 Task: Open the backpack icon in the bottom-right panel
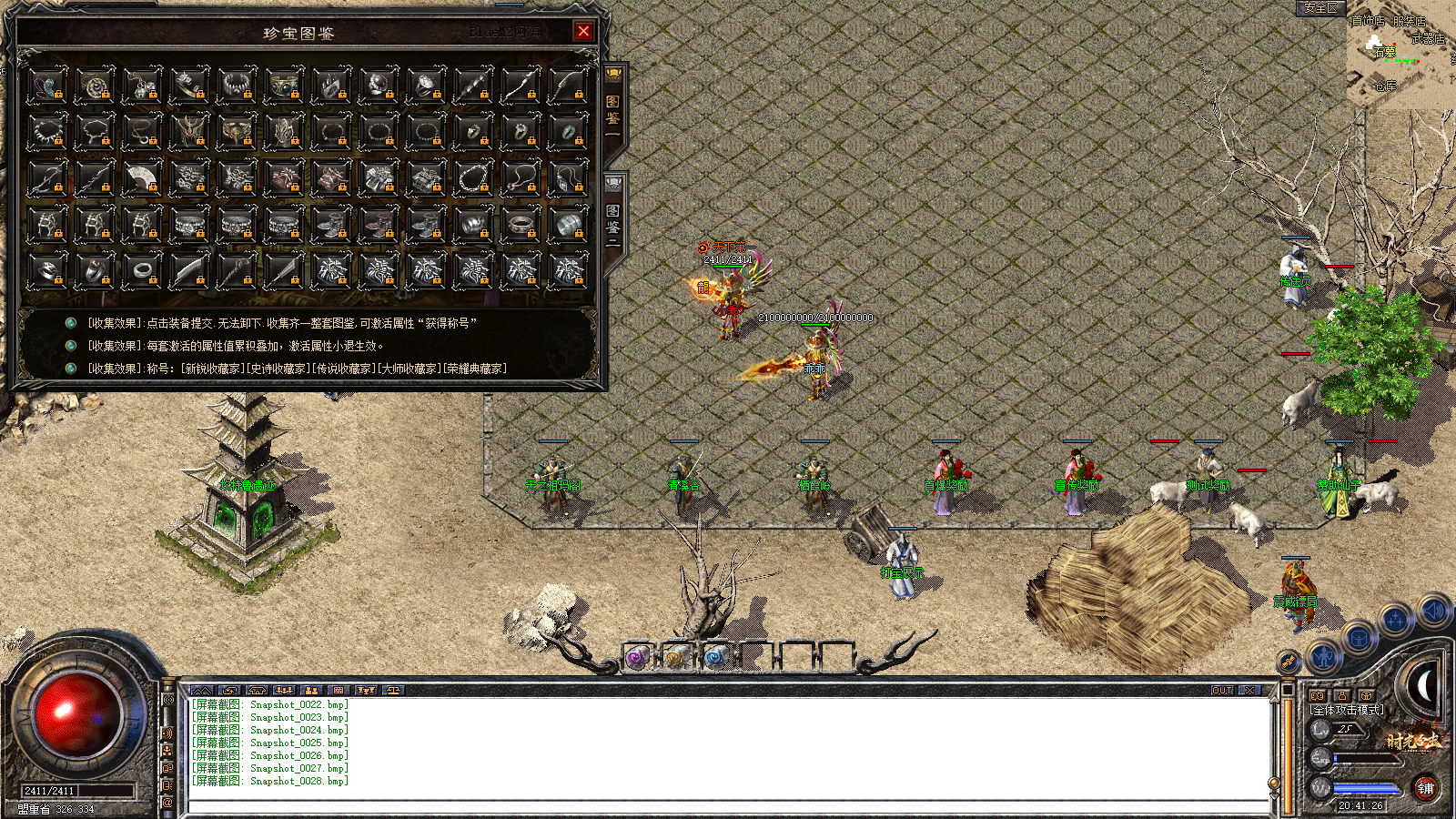[x=1358, y=639]
